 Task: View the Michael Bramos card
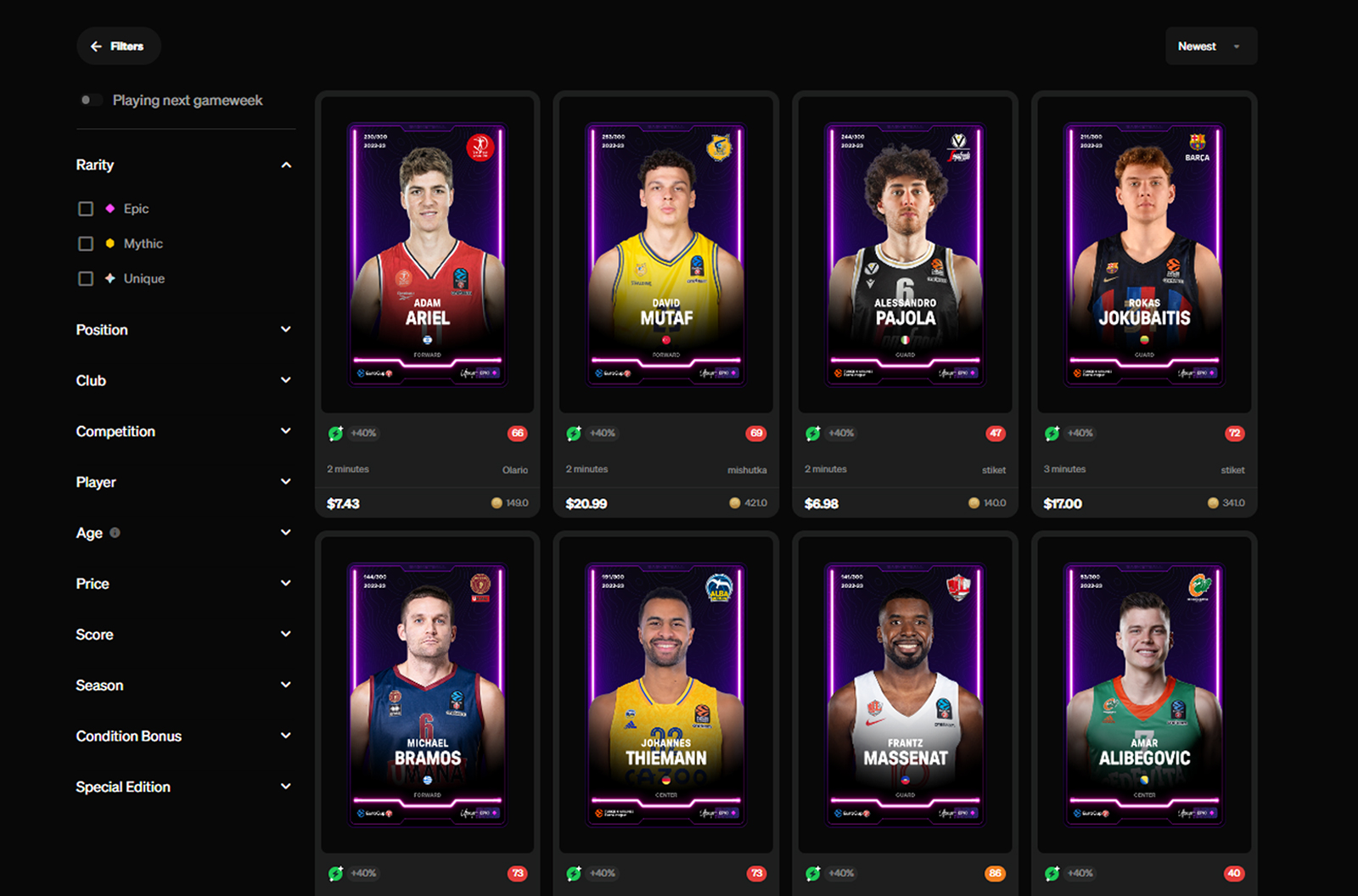point(428,694)
